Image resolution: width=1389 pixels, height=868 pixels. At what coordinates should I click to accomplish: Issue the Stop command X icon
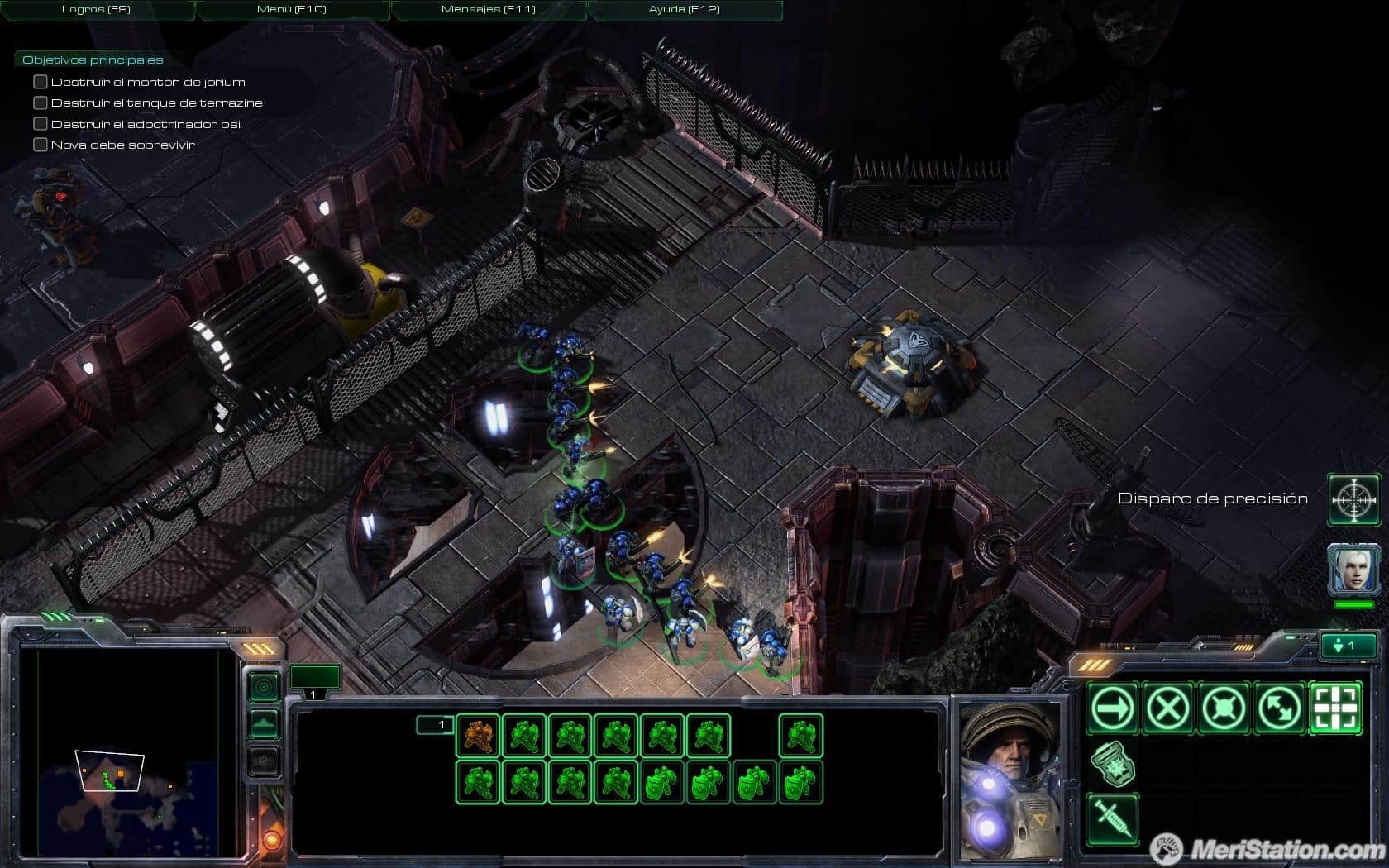coord(1168,708)
